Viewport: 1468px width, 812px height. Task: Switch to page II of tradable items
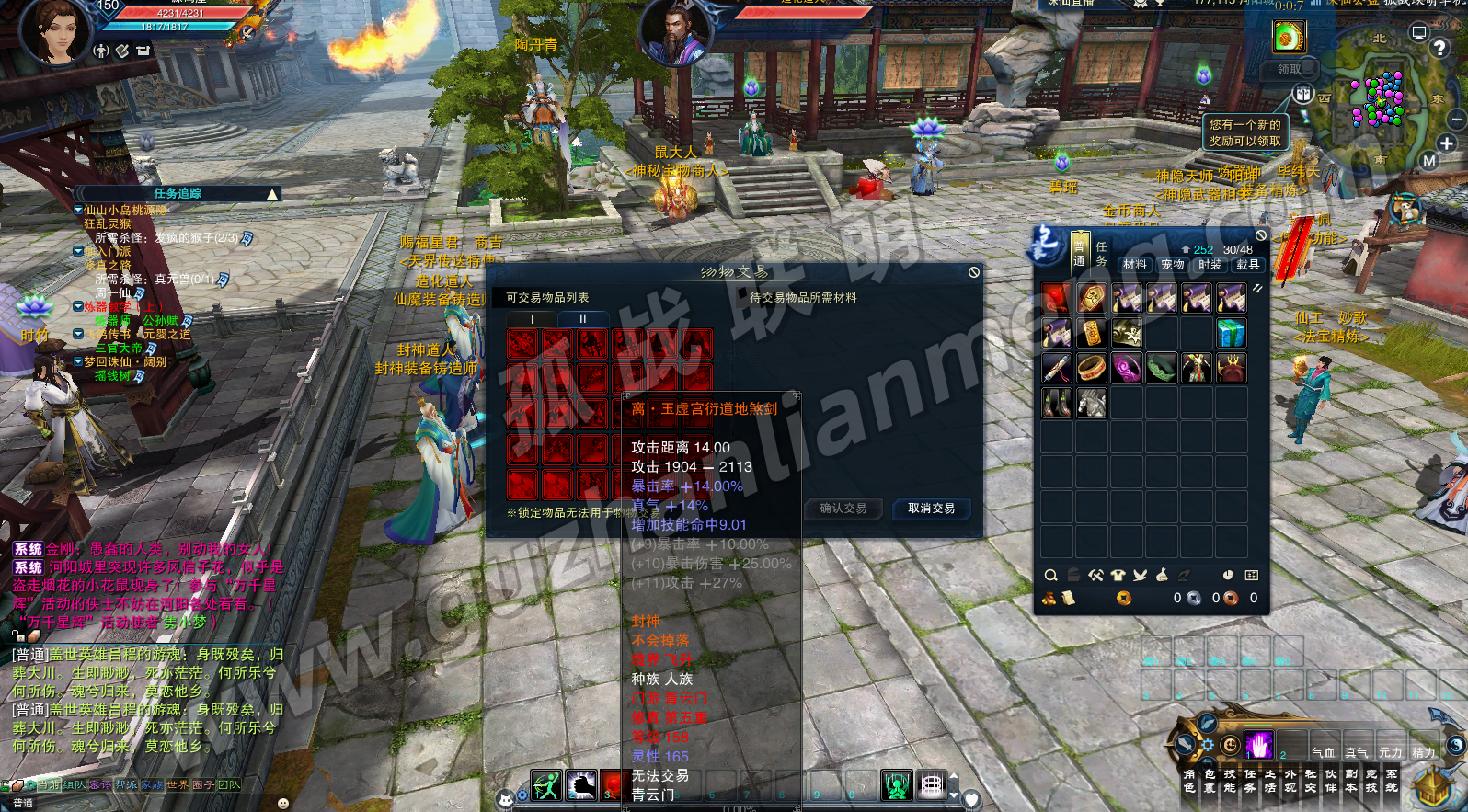click(582, 319)
